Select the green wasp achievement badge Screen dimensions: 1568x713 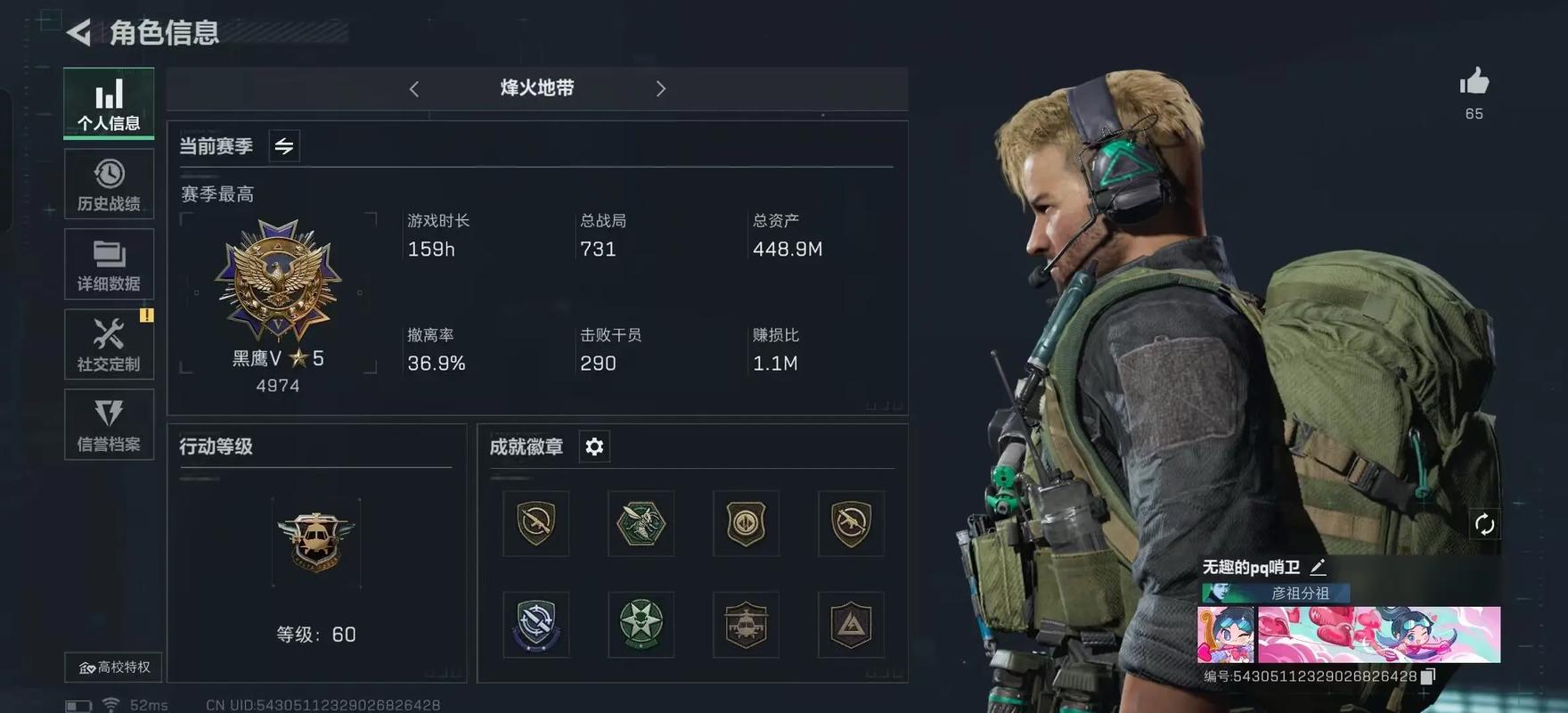click(x=641, y=523)
